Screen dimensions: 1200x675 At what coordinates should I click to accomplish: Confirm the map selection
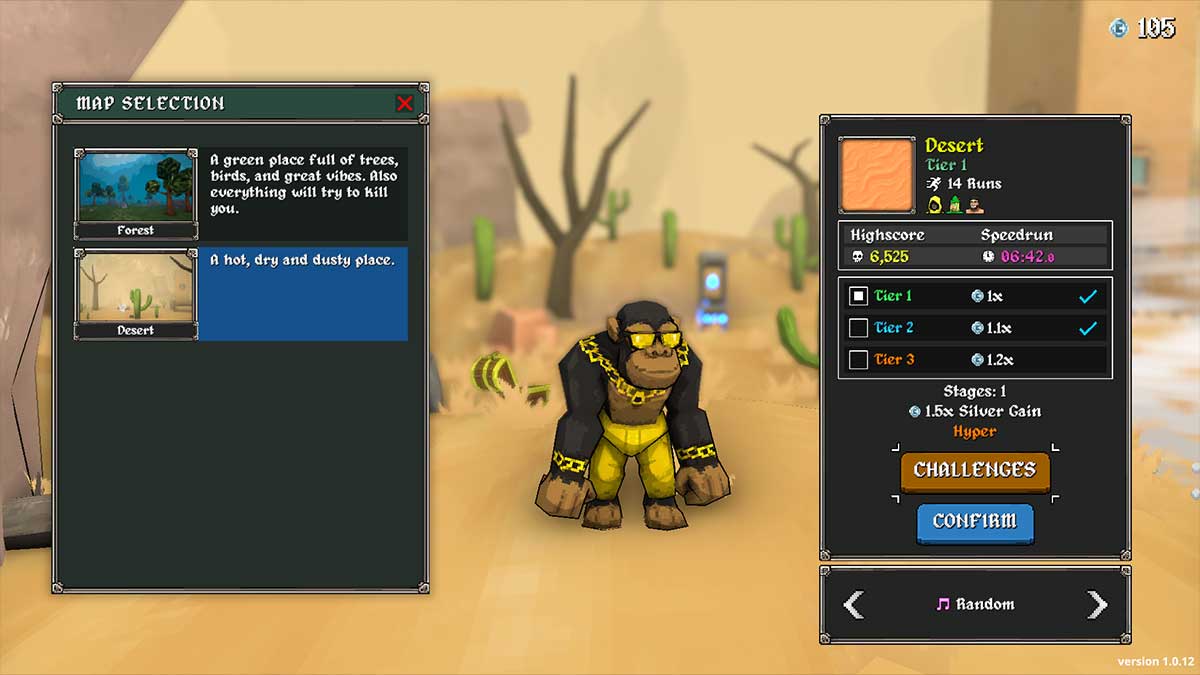[x=974, y=522]
